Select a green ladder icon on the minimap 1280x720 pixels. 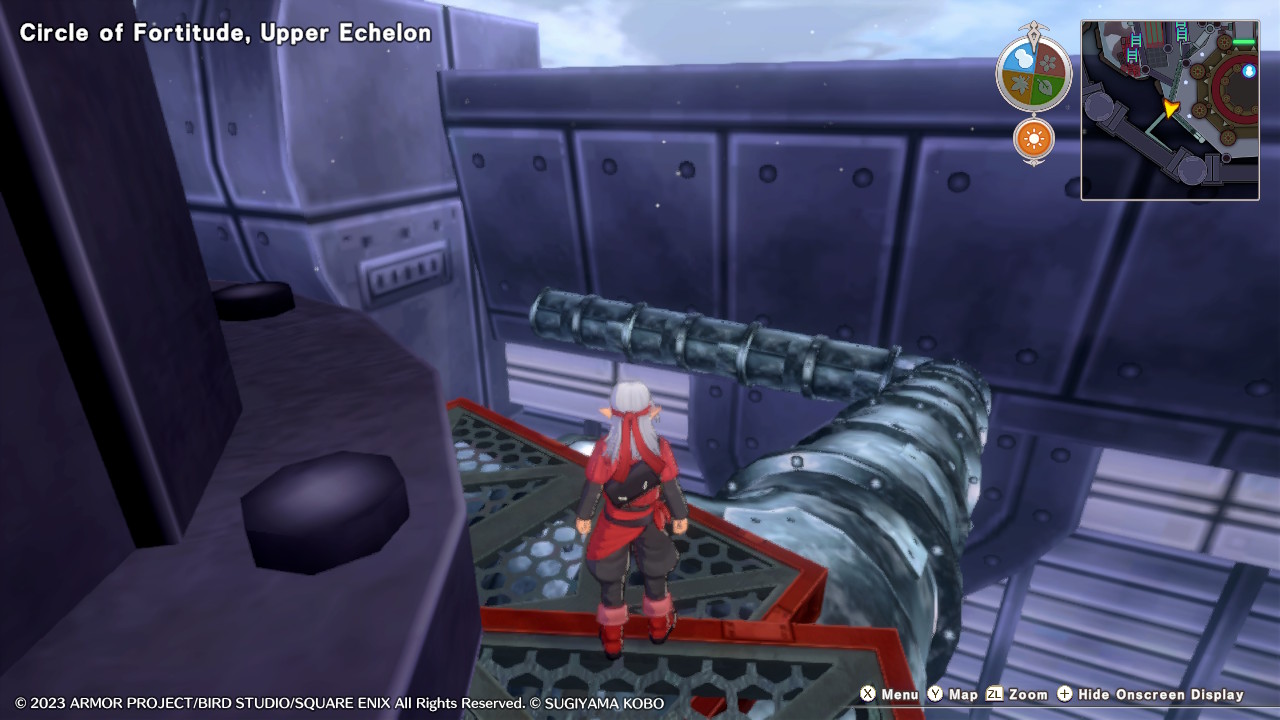coord(1136,42)
